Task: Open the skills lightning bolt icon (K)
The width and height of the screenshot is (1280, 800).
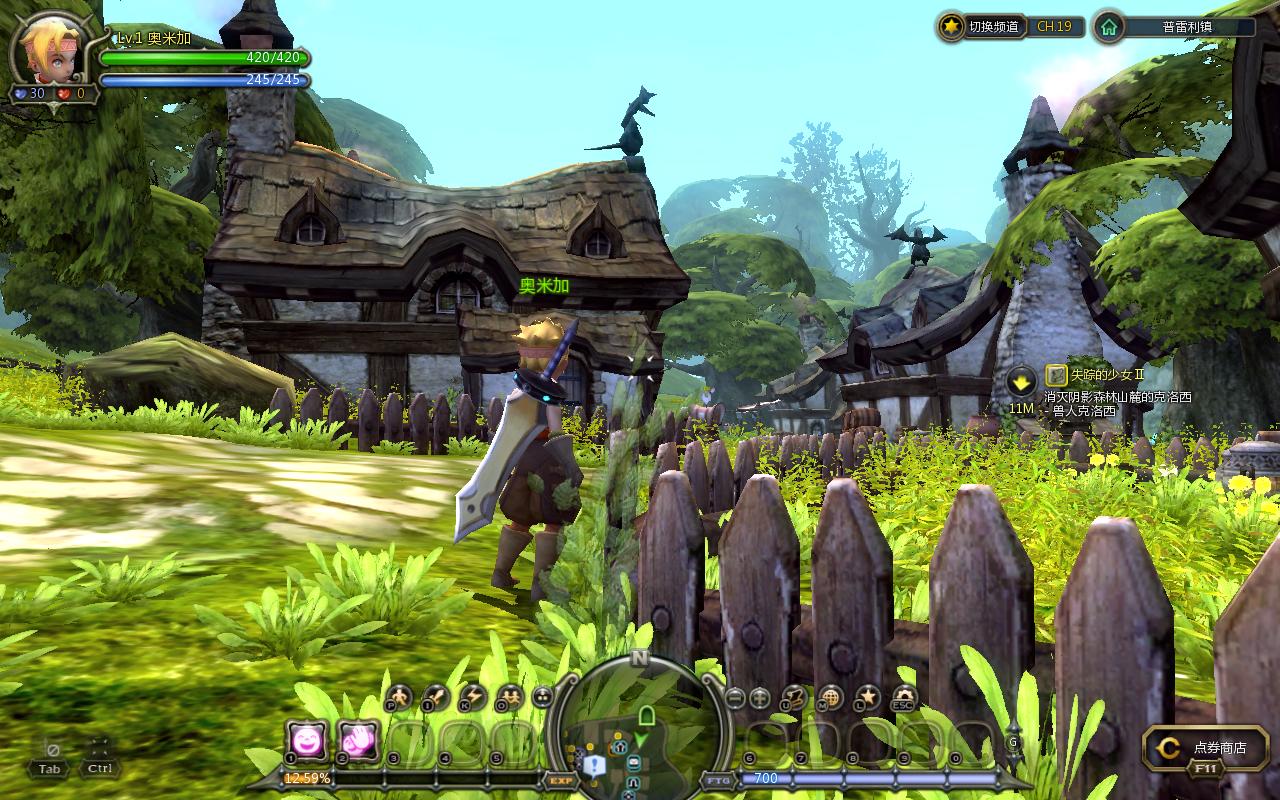Action: [472, 697]
